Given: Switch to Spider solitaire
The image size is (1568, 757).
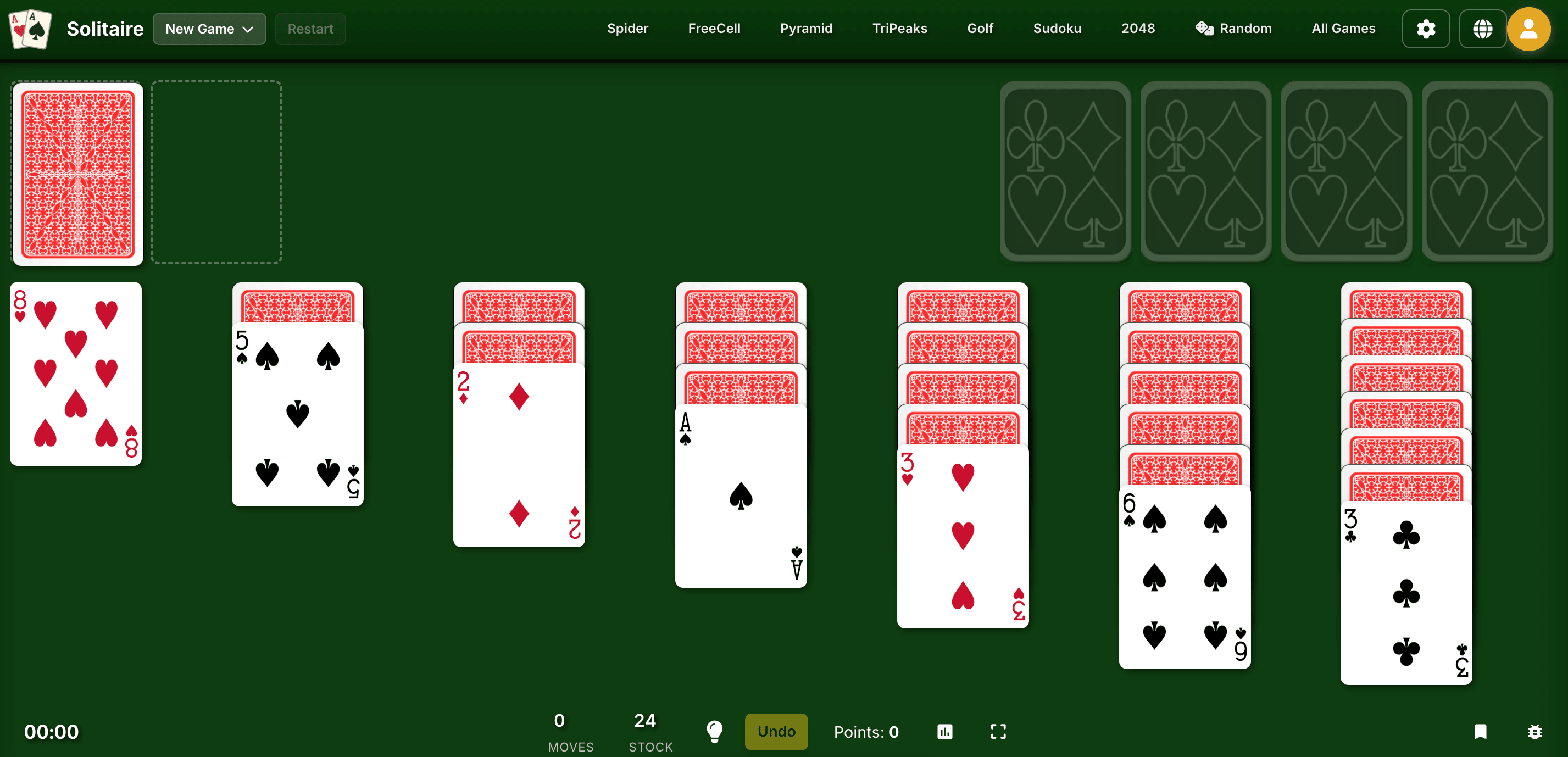Looking at the screenshot, I should click(627, 28).
